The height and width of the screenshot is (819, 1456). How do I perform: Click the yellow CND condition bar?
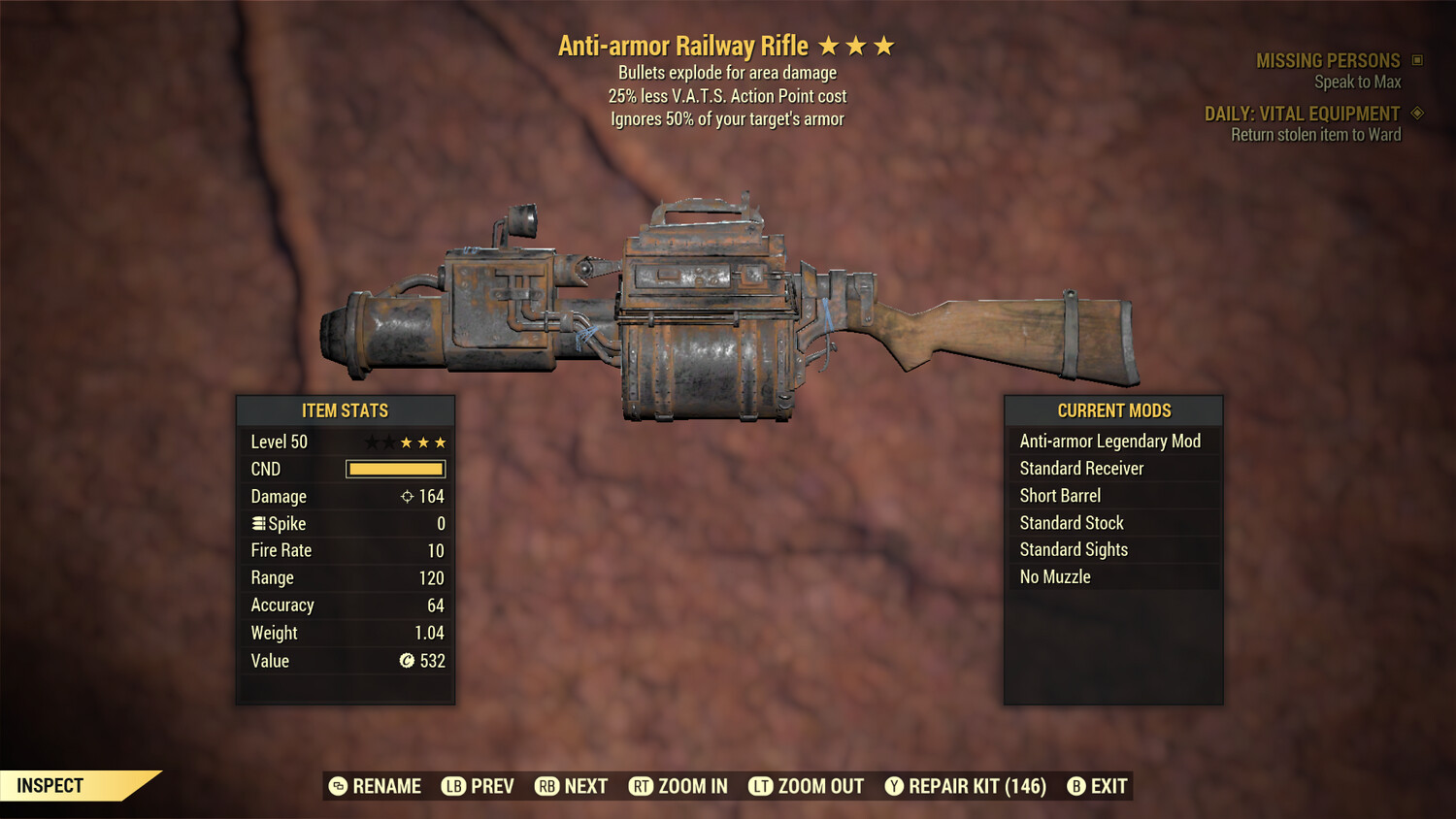[394, 469]
